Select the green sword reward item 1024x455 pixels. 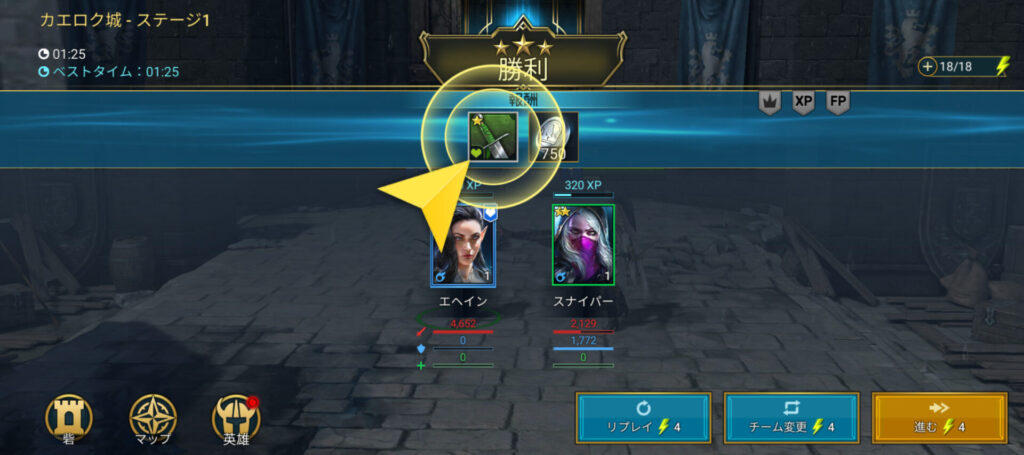(x=493, y=137)
